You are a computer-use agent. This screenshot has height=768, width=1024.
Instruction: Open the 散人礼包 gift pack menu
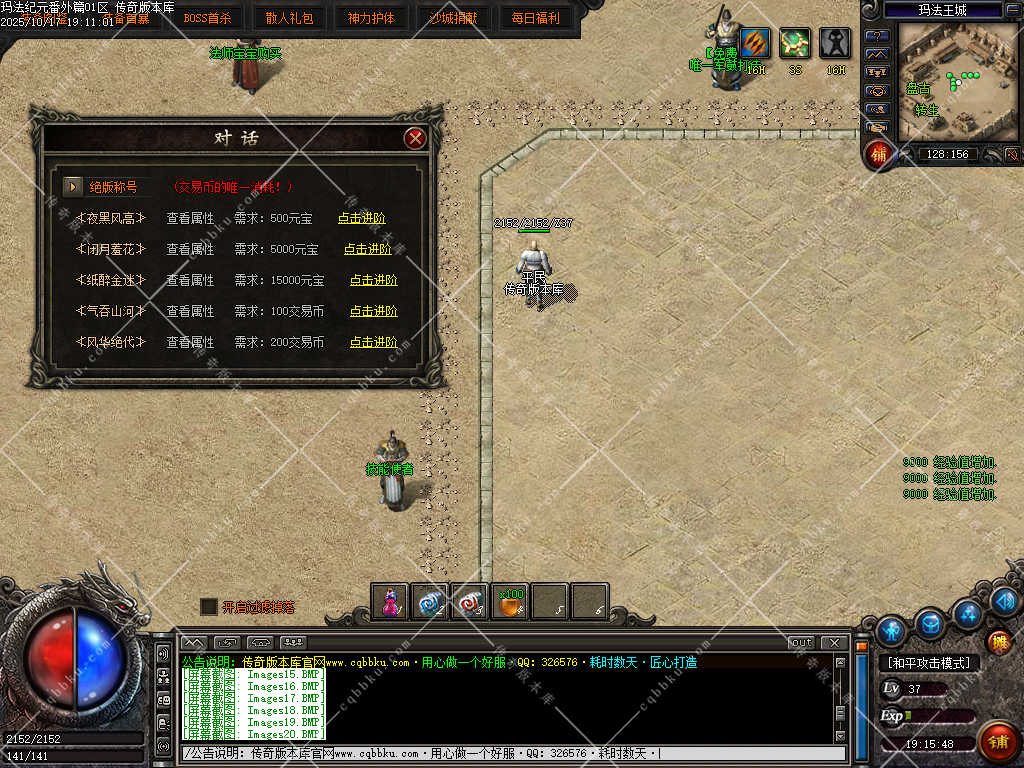pos(289,17)
